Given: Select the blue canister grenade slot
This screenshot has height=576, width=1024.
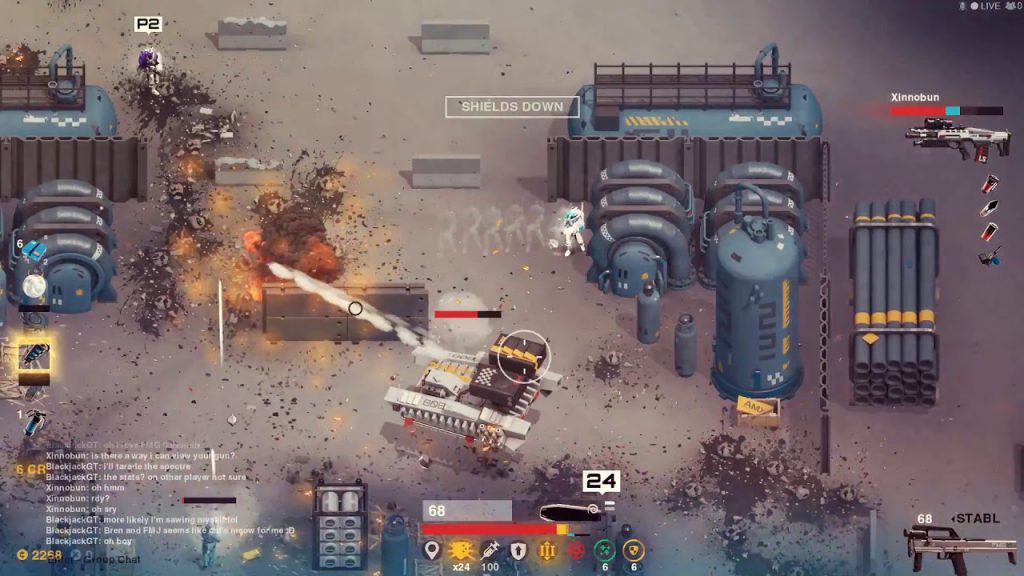Looking at the screenshot, I should [34, 422].
